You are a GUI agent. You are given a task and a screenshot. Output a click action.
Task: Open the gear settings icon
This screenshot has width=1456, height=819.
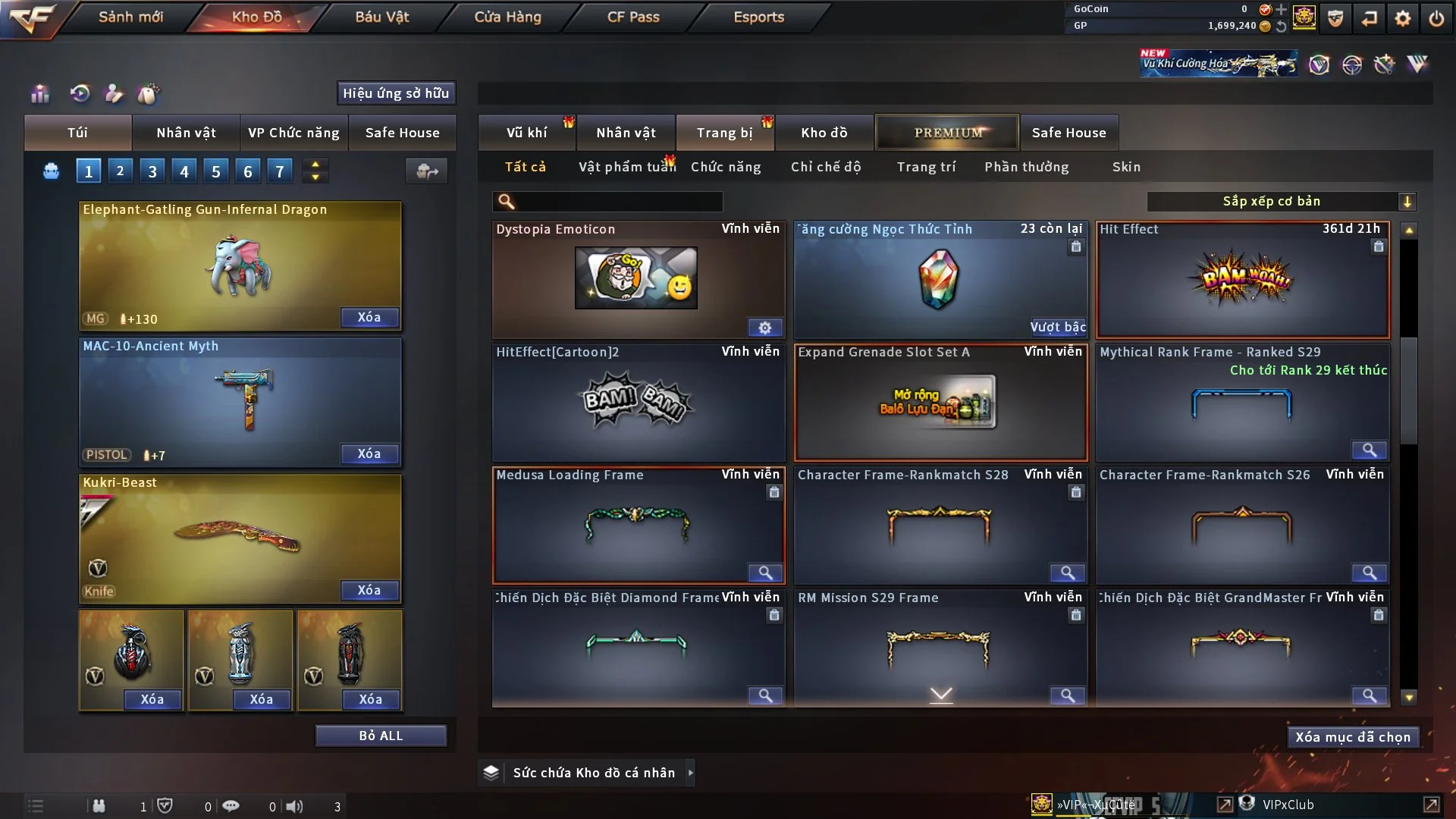1402,18
